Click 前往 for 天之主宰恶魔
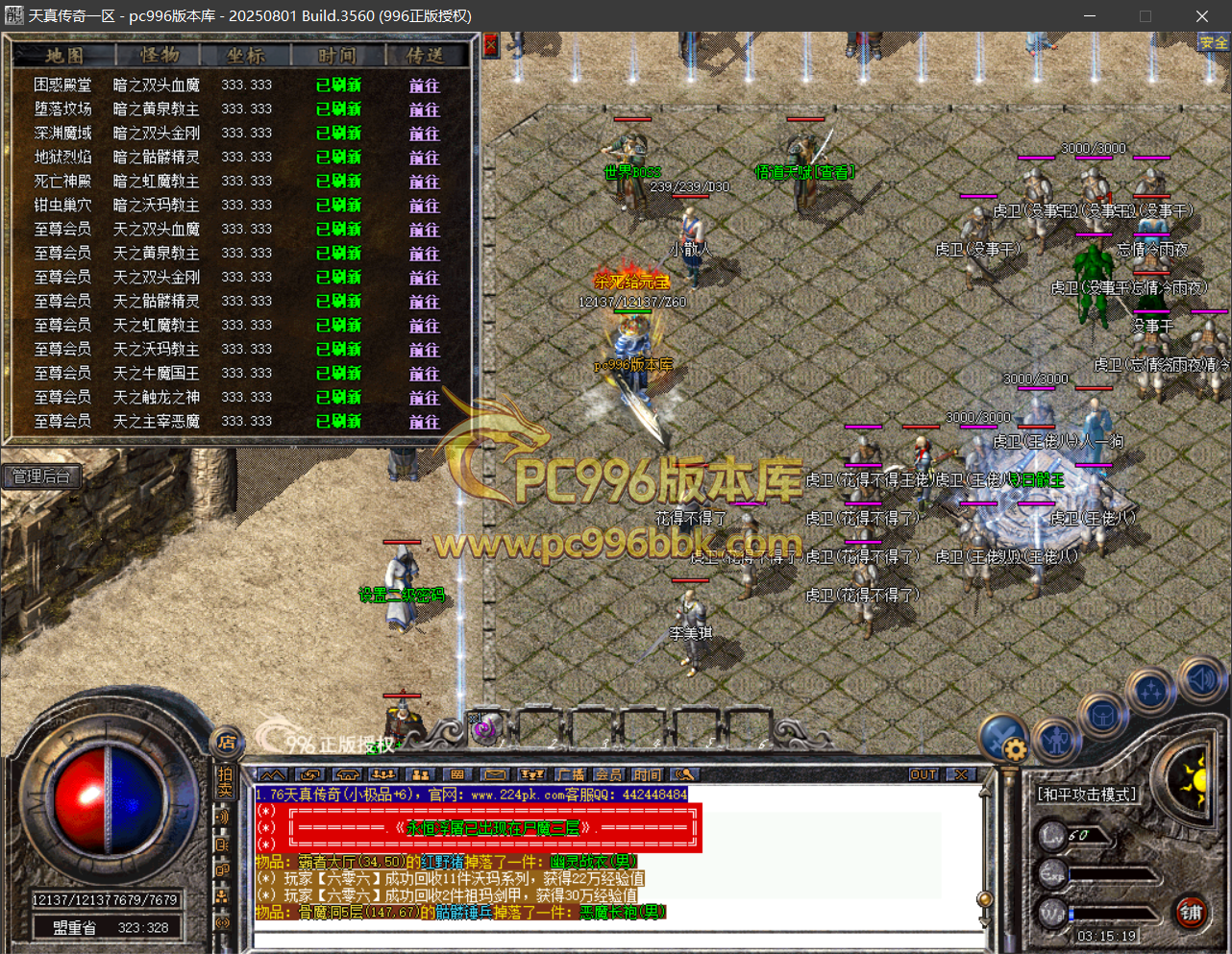The height and width of the screenshot is (954, 1232). [424, 422]
